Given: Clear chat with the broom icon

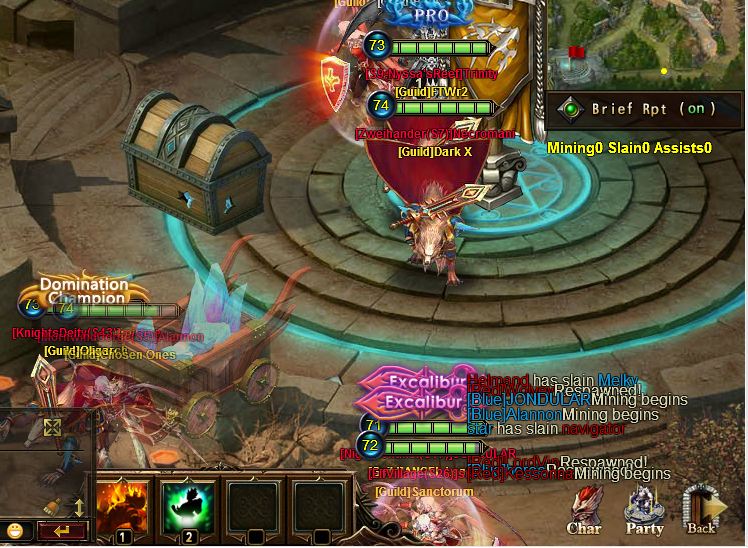Looking at the screenshot, I should coord(52,506).
